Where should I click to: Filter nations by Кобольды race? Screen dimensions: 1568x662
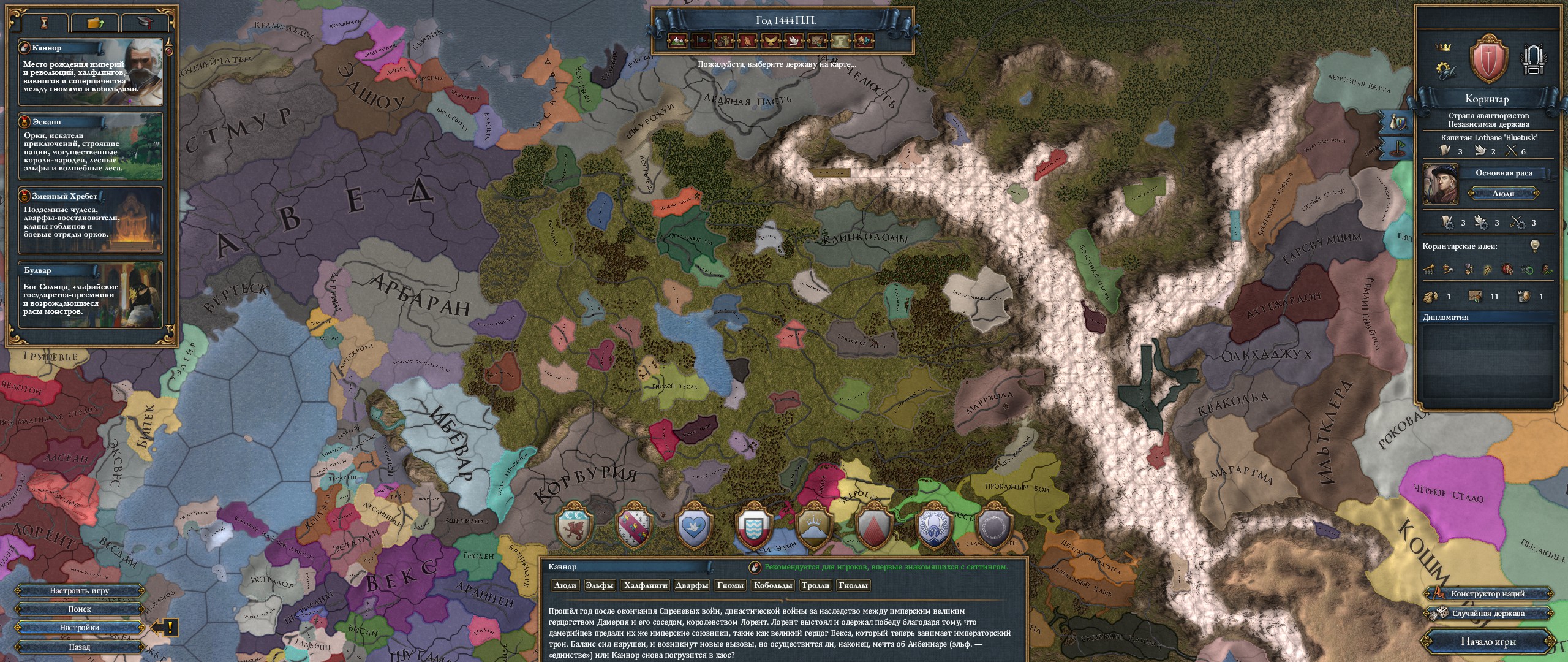773,585
